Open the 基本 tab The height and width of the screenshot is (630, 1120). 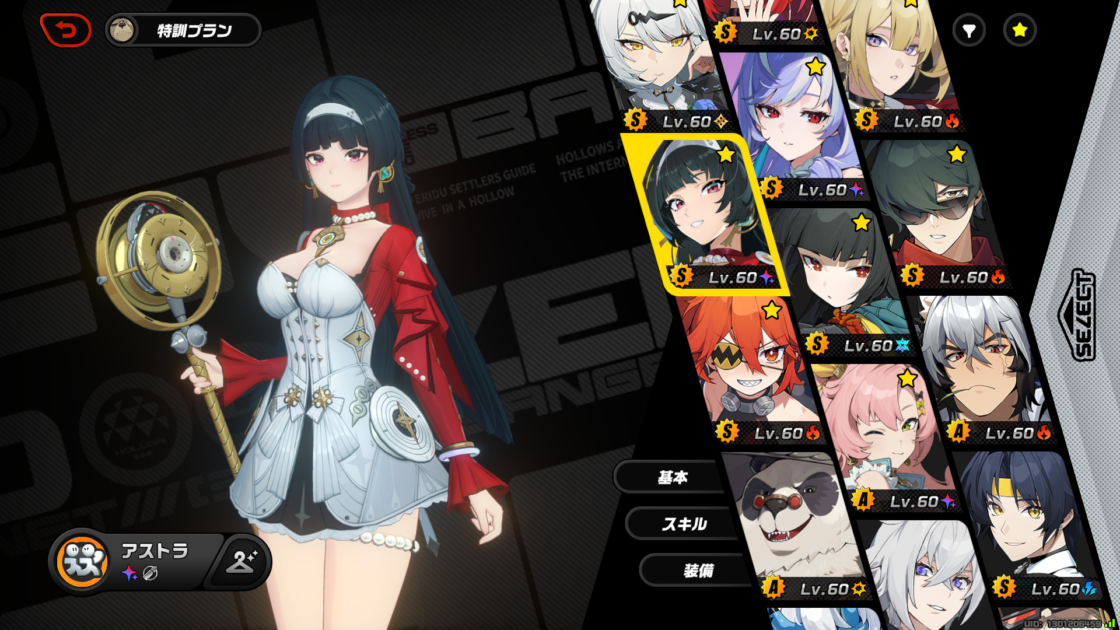[672, 477]
